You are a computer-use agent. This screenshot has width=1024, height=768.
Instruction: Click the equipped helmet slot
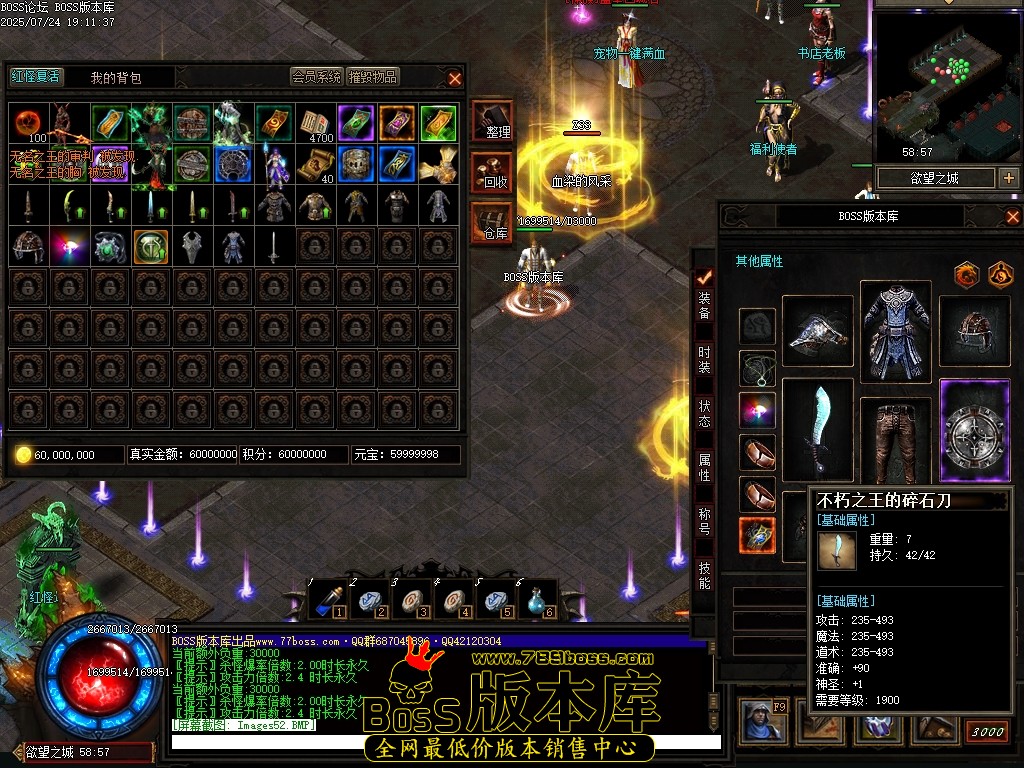coord(975,331)
